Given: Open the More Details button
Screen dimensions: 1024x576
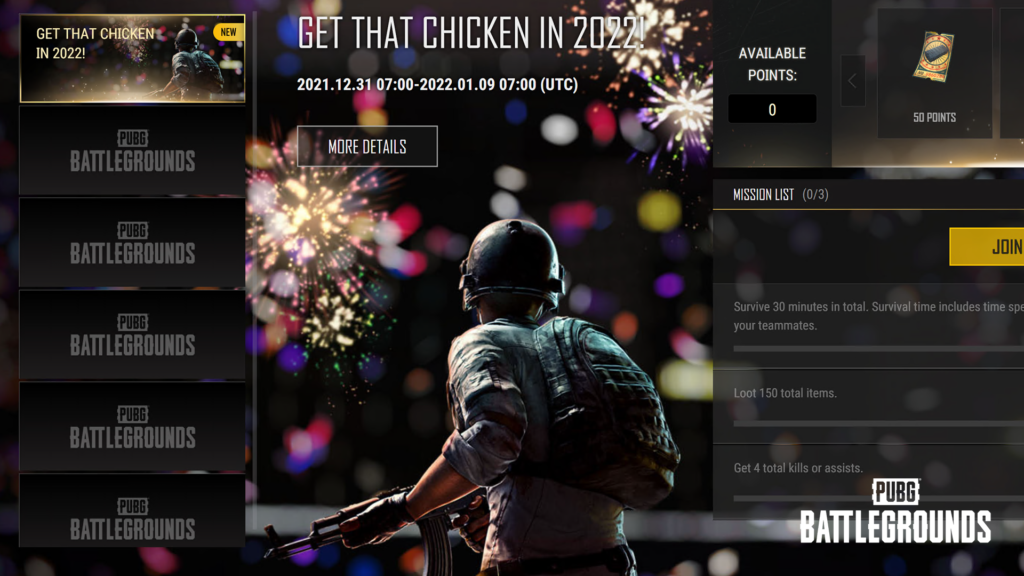Looking at the screenshot, I should pyautogui.click(x=367, y=146).
